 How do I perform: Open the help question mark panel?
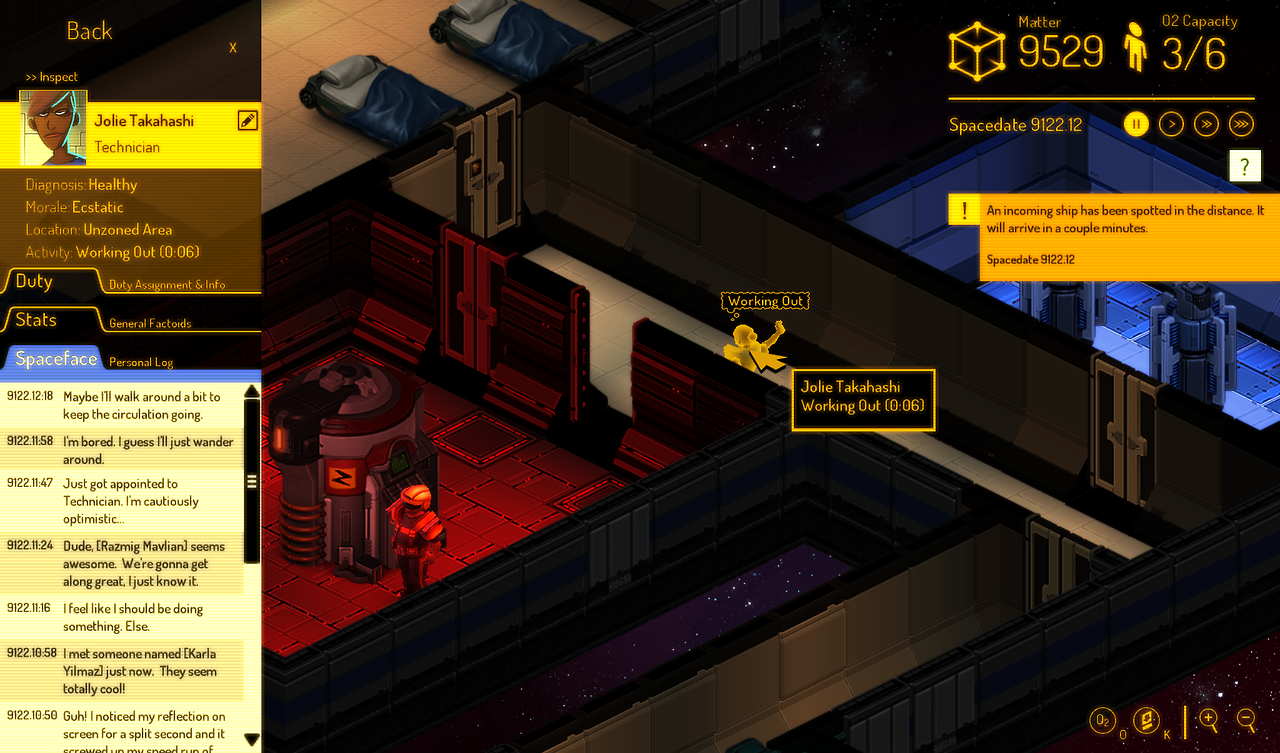click(1244, 165)
